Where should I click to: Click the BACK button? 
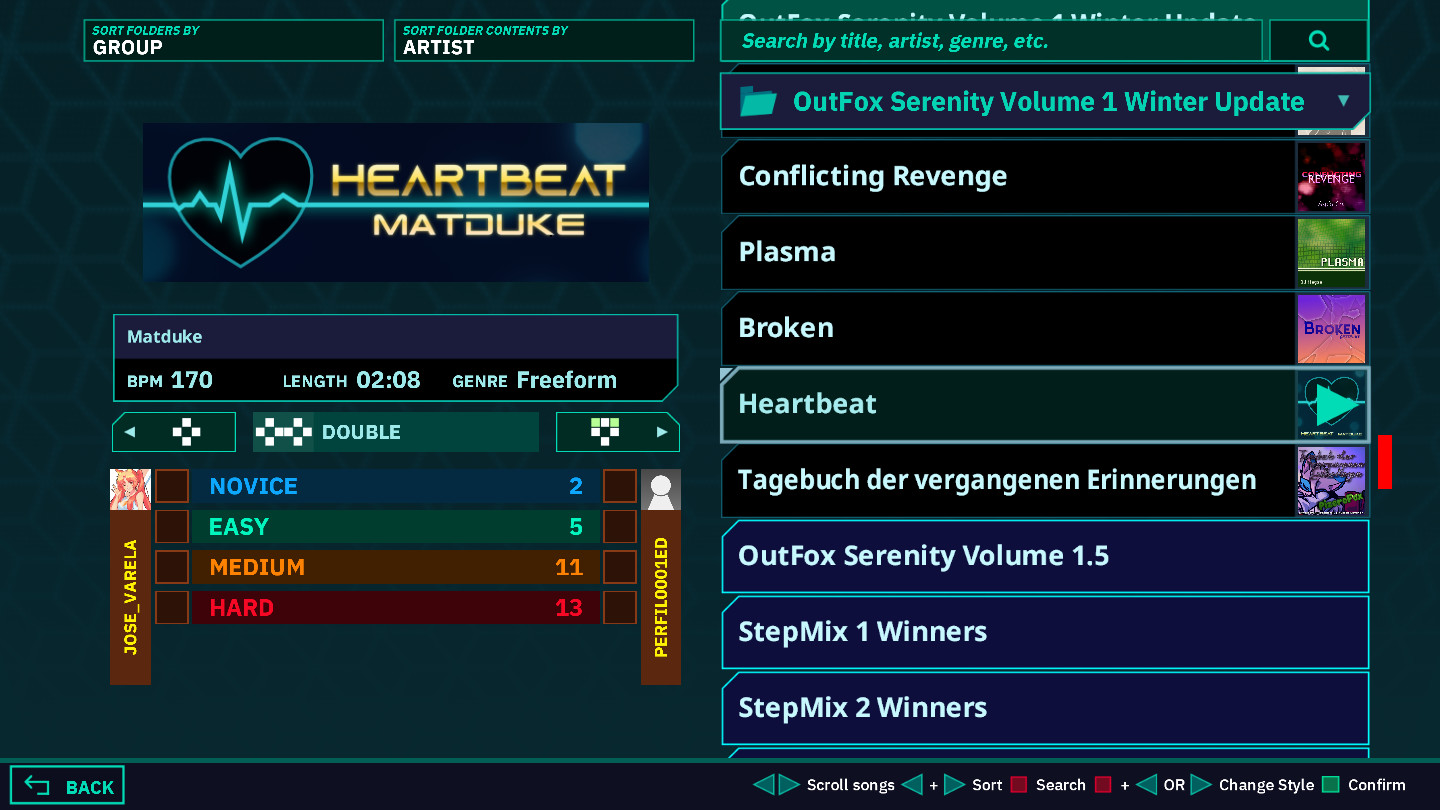pyautogui.click(x=66, y=784)
